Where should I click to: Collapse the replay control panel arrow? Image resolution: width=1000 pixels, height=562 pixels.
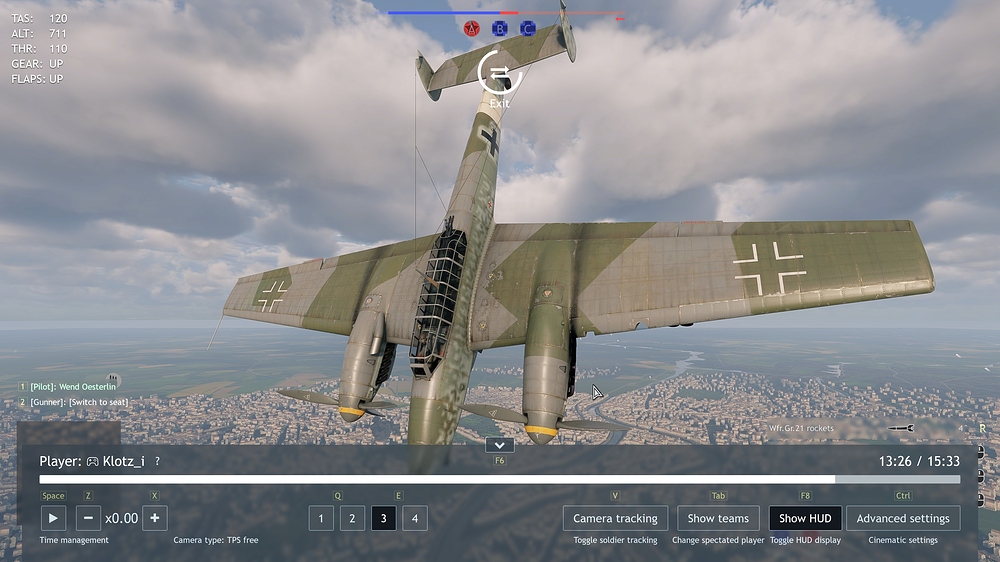(x=499, y=445)
